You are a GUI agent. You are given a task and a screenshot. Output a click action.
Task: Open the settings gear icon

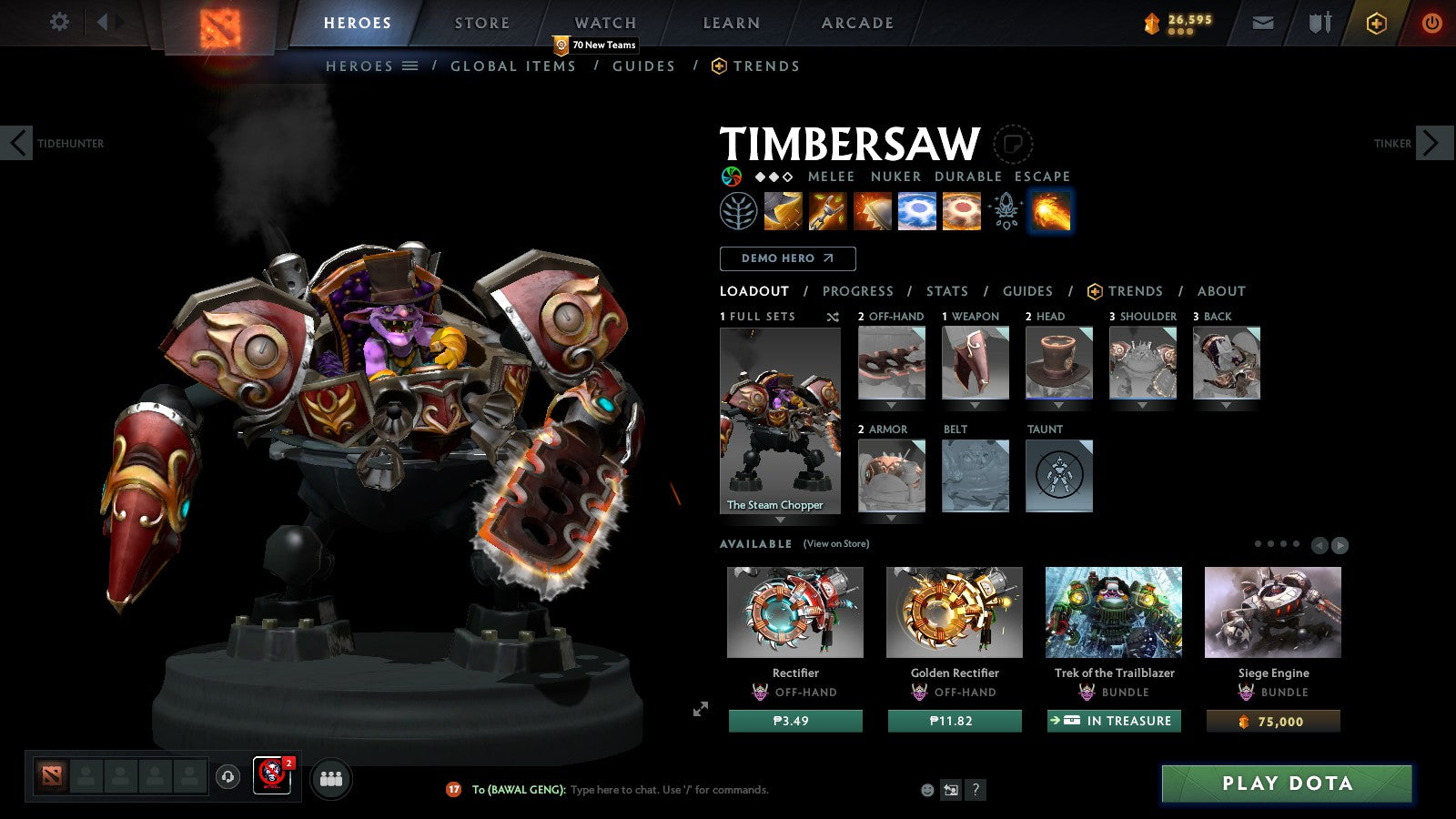click(x=58, y=22)
